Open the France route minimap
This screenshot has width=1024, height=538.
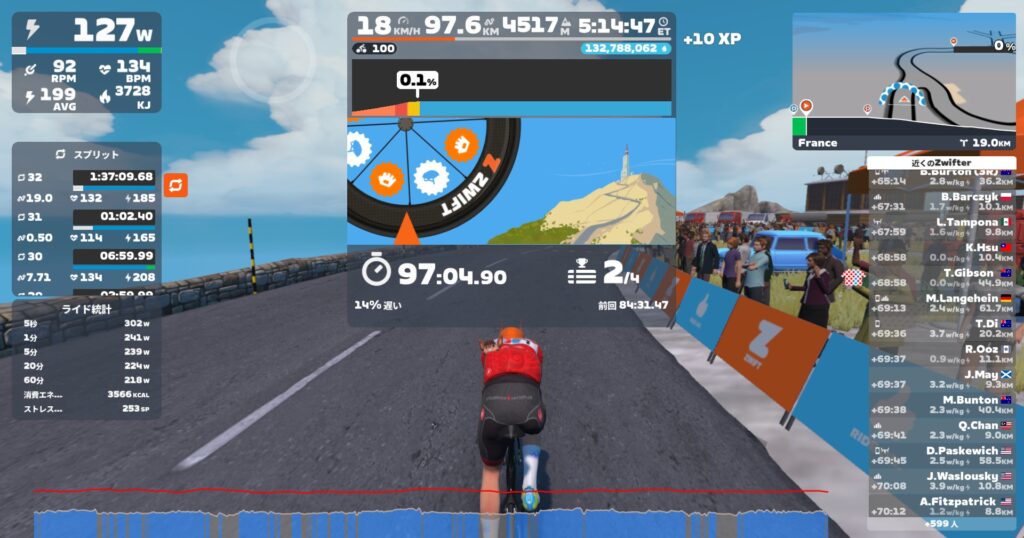[903, 80]
